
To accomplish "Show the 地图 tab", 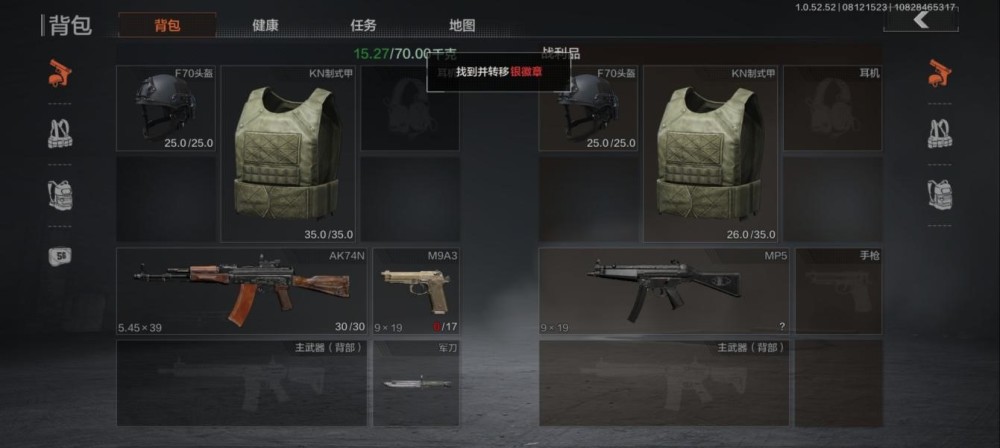I will (x=462, y=25).
